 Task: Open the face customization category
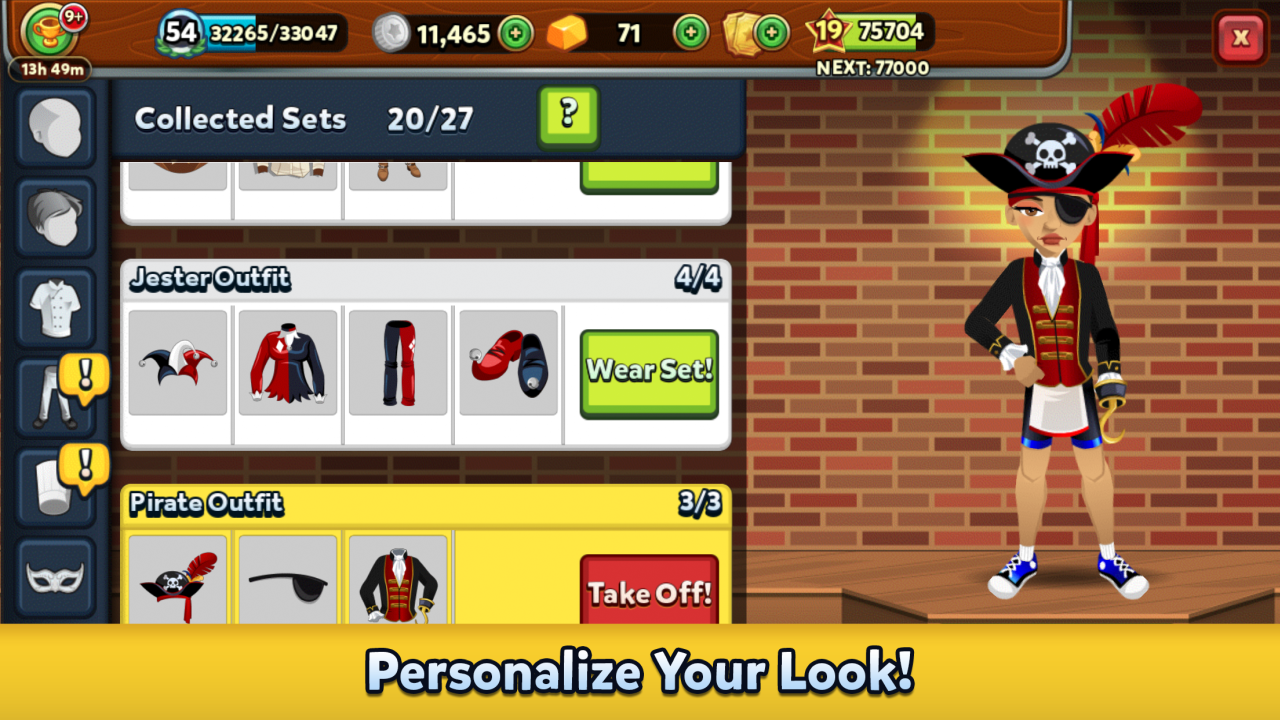coord(55,129)
